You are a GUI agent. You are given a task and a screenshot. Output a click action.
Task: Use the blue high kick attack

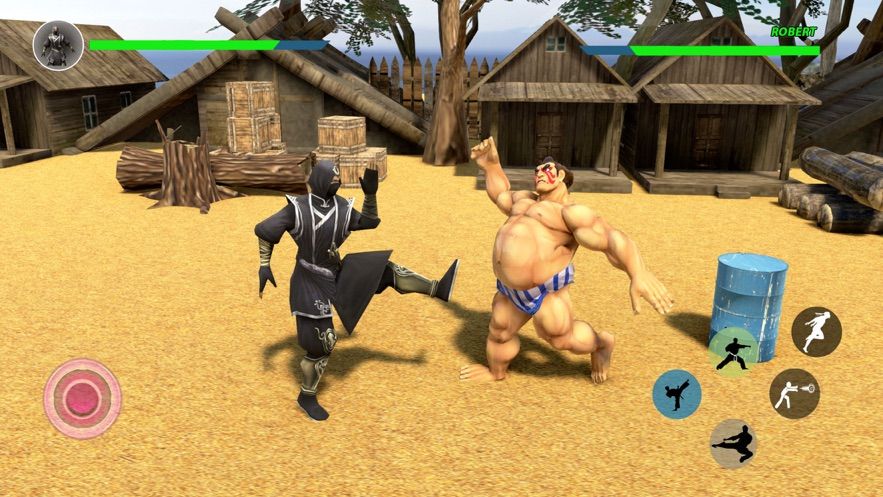[677, 394]
